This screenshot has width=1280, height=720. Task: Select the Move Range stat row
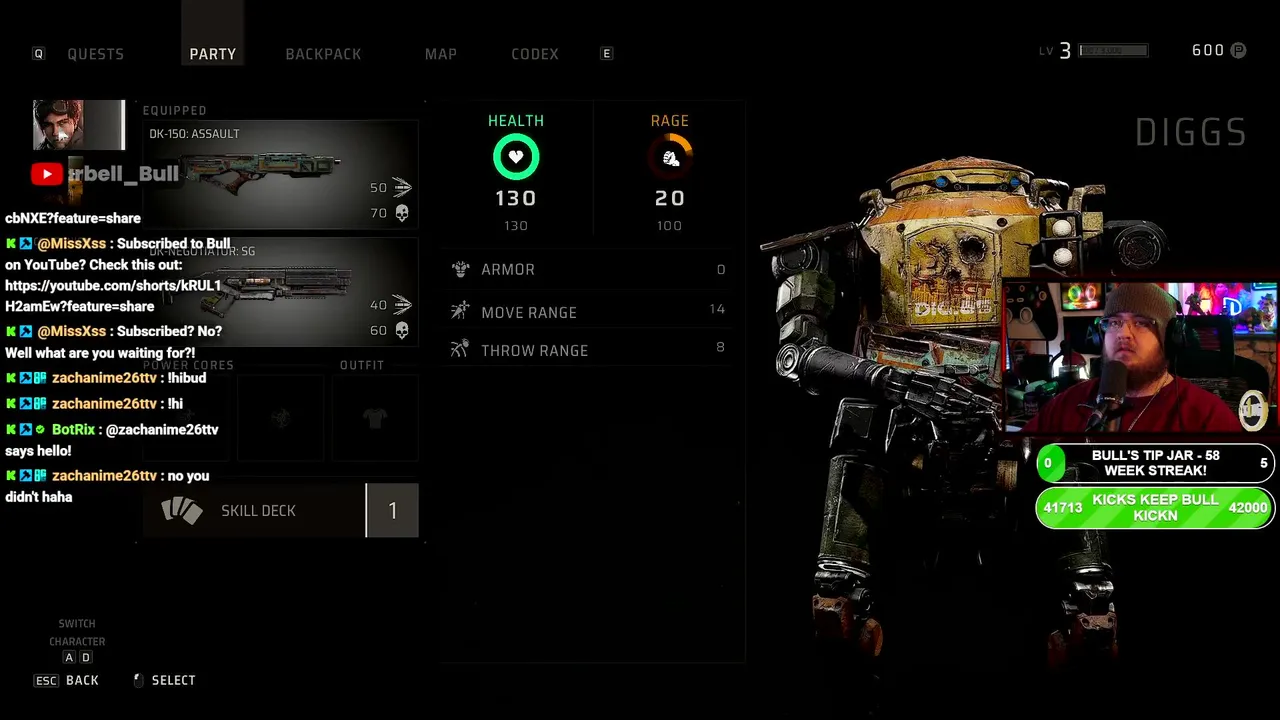coord(590,312)
